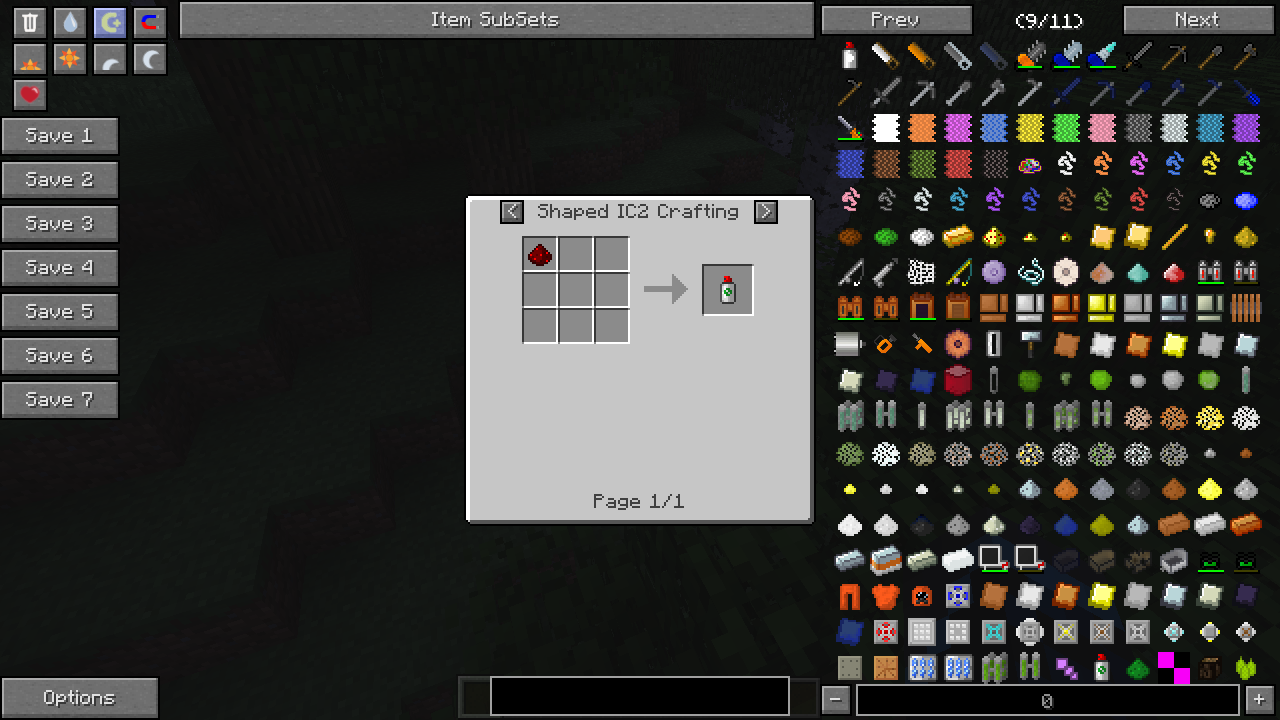Select the crafting output spray can slot
The width and height of the screenshot is (1280, 720).
coord(728,290)
